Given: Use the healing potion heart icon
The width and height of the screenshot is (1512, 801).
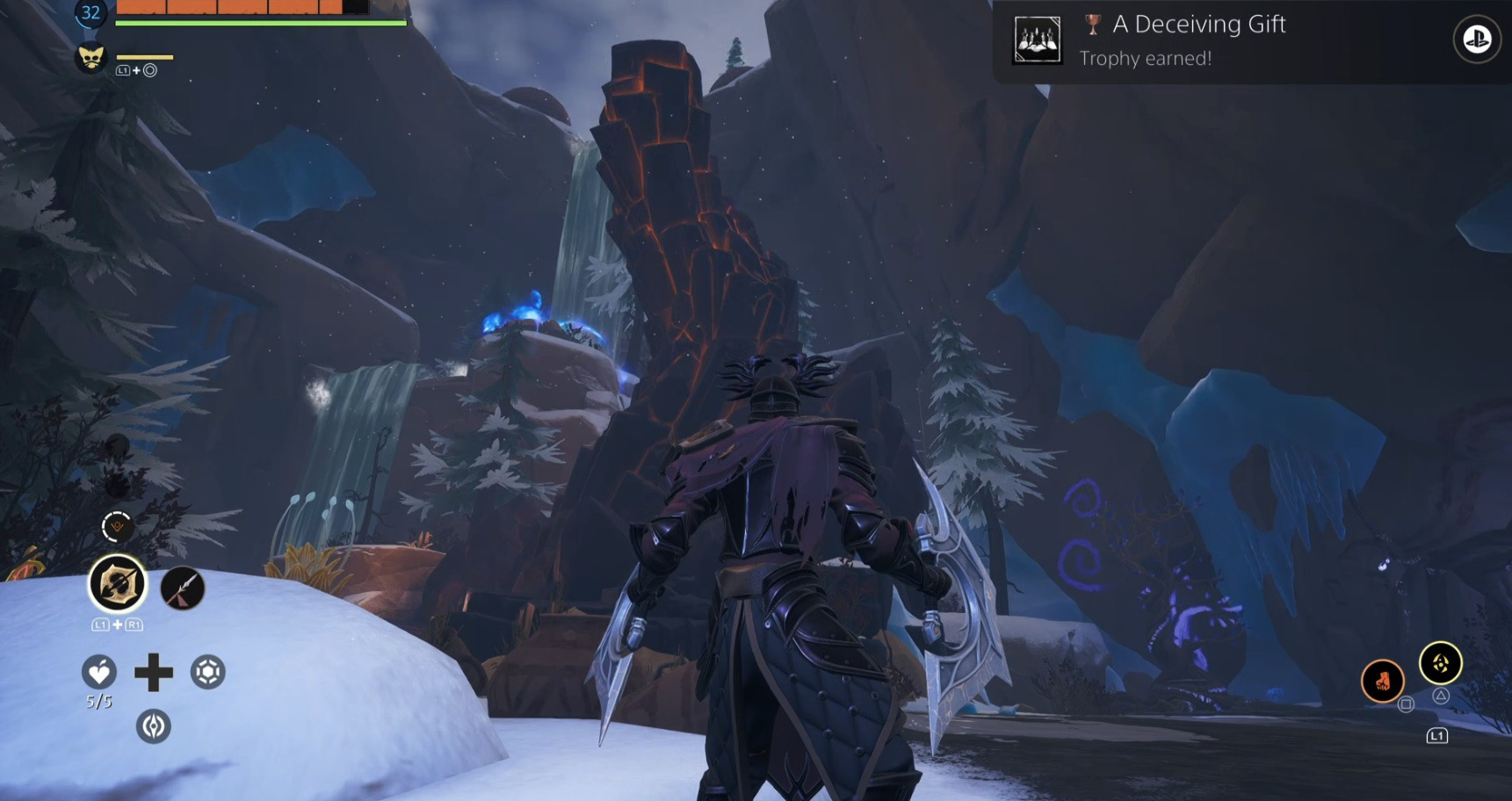Looking at the screenshot, I should 98,673.
